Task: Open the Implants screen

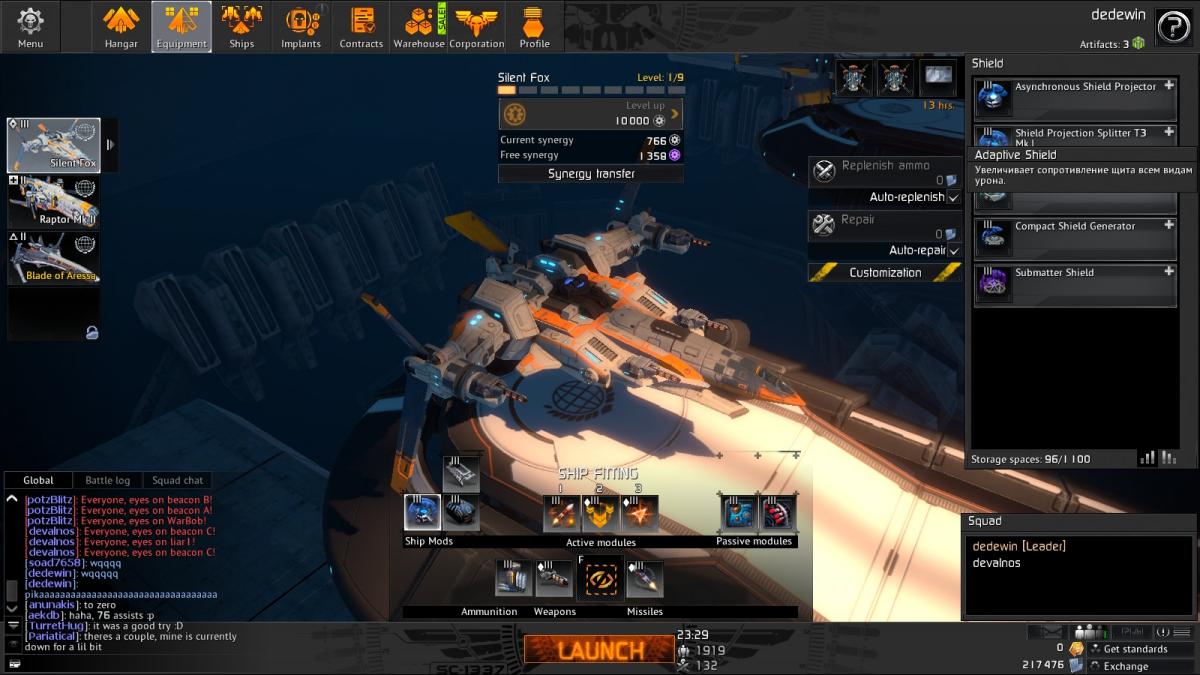Action: 301,27
